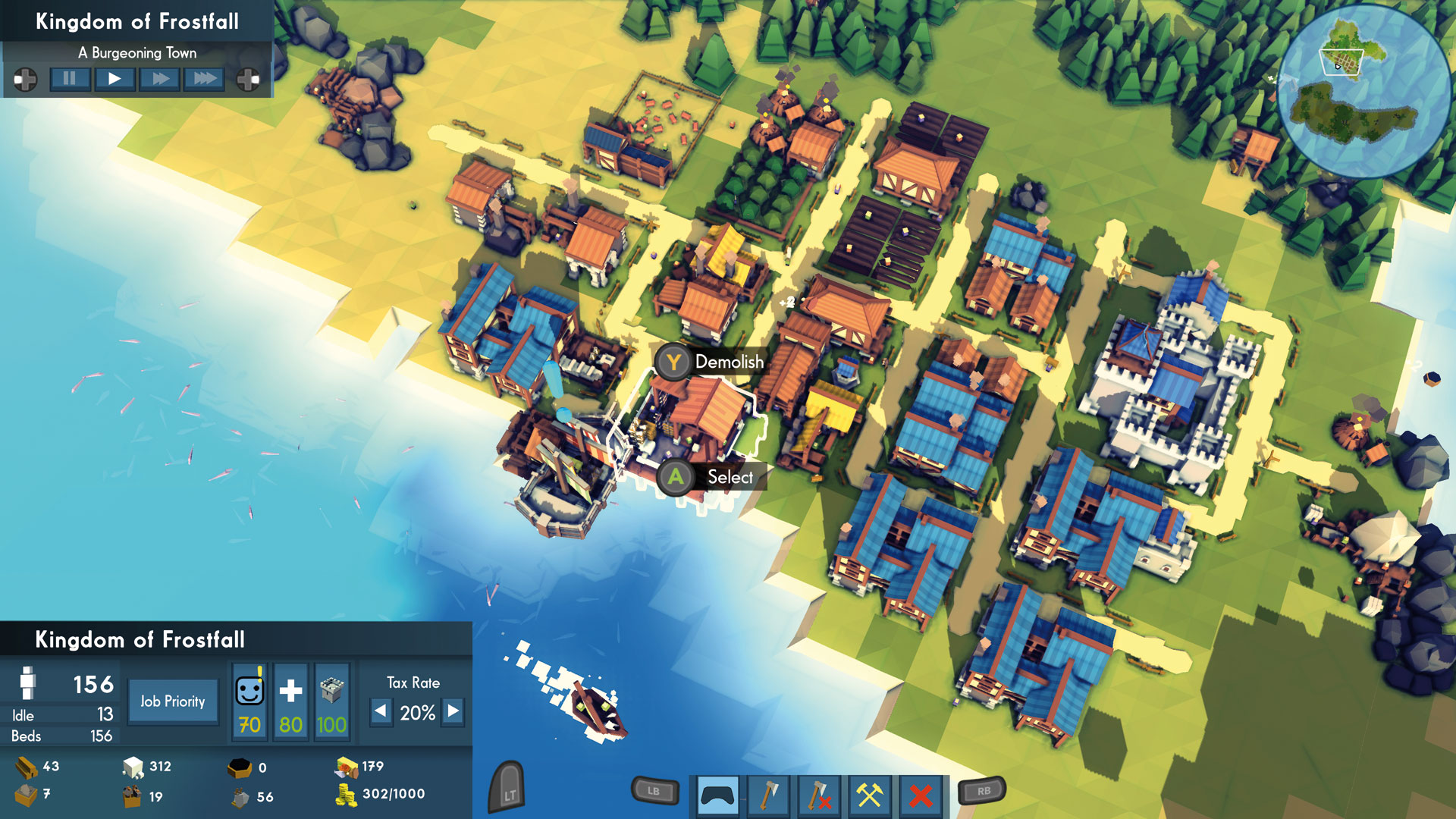
Task: Select the tree chopping axe tool
Action: 773,793
